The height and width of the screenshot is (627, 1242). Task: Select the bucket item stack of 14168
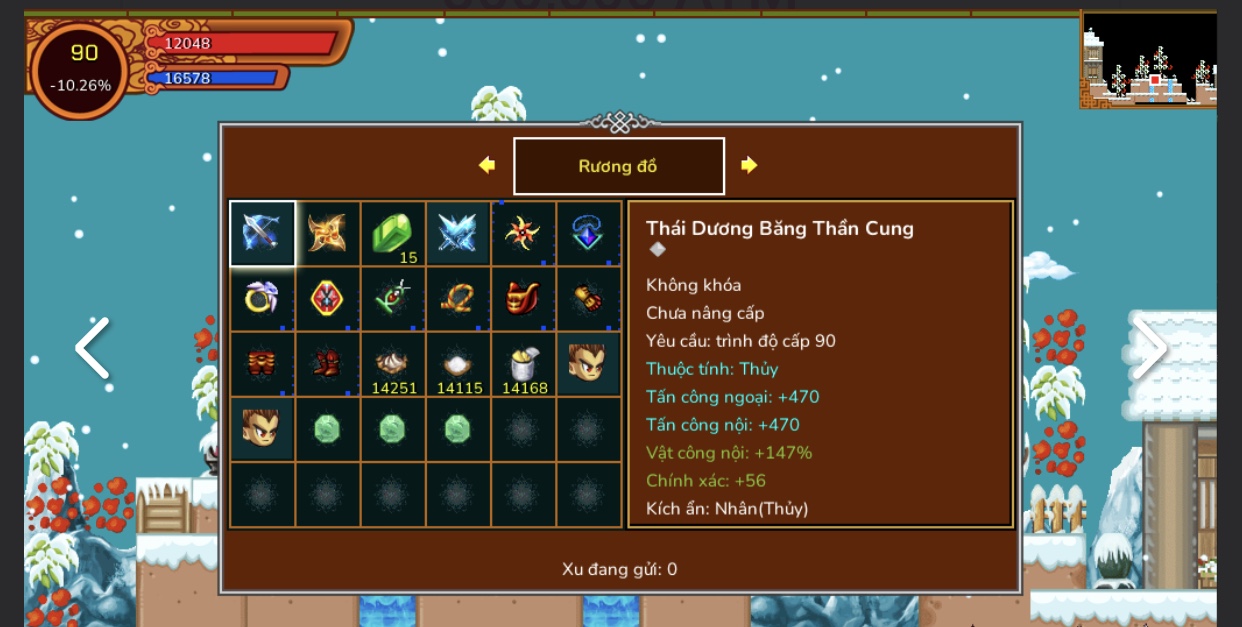click(523, 364)
